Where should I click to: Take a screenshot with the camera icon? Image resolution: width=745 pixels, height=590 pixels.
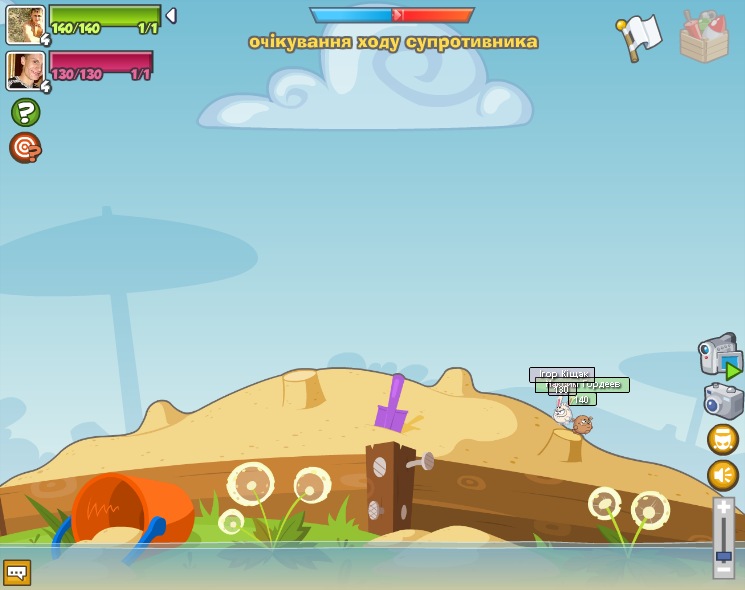(723, 401)
